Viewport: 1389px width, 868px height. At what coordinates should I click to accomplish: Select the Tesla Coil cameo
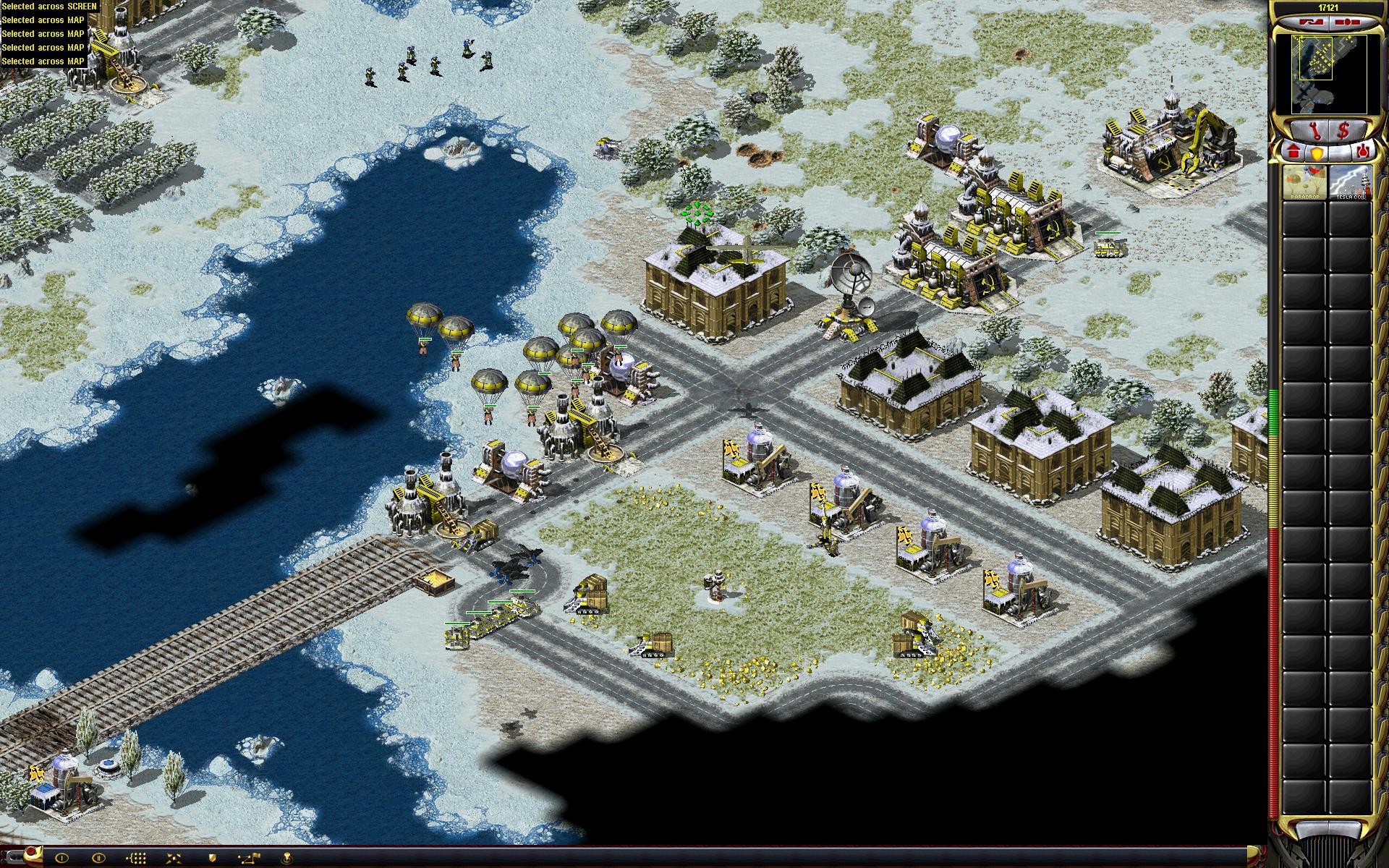(x=1350, y=182)
